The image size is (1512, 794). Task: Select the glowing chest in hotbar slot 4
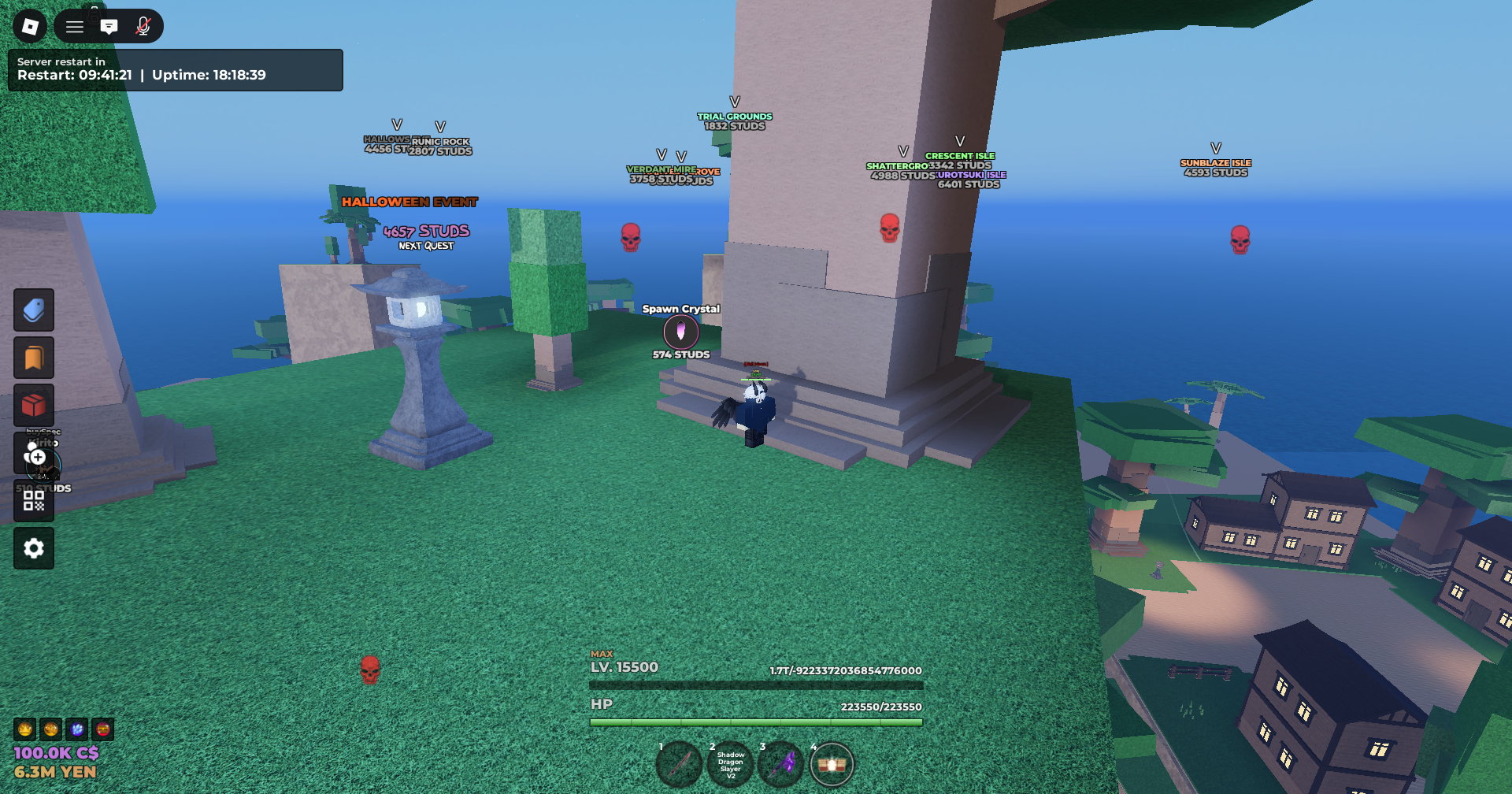[x=832, y=764]
